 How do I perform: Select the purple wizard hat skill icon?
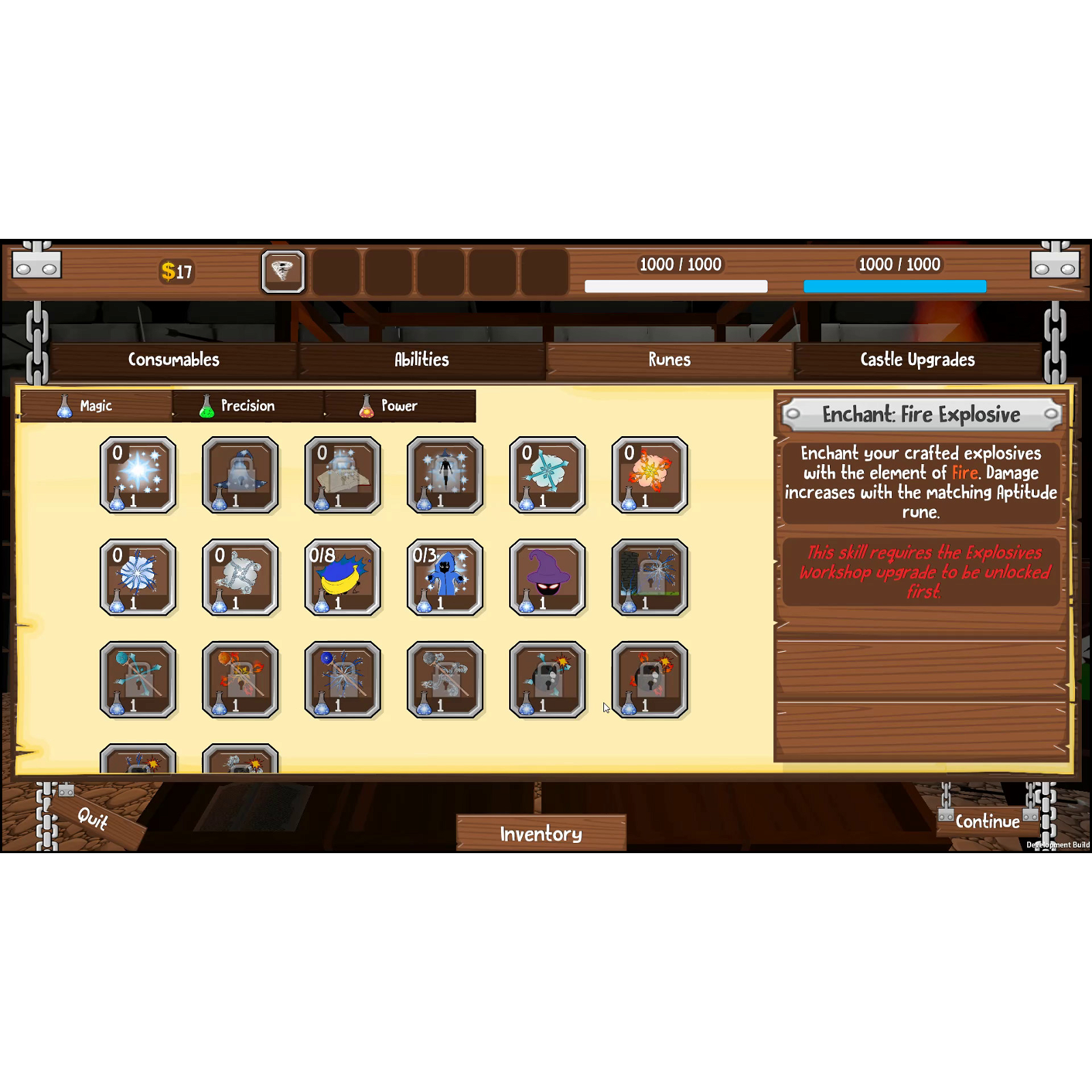tap(548, 577)
